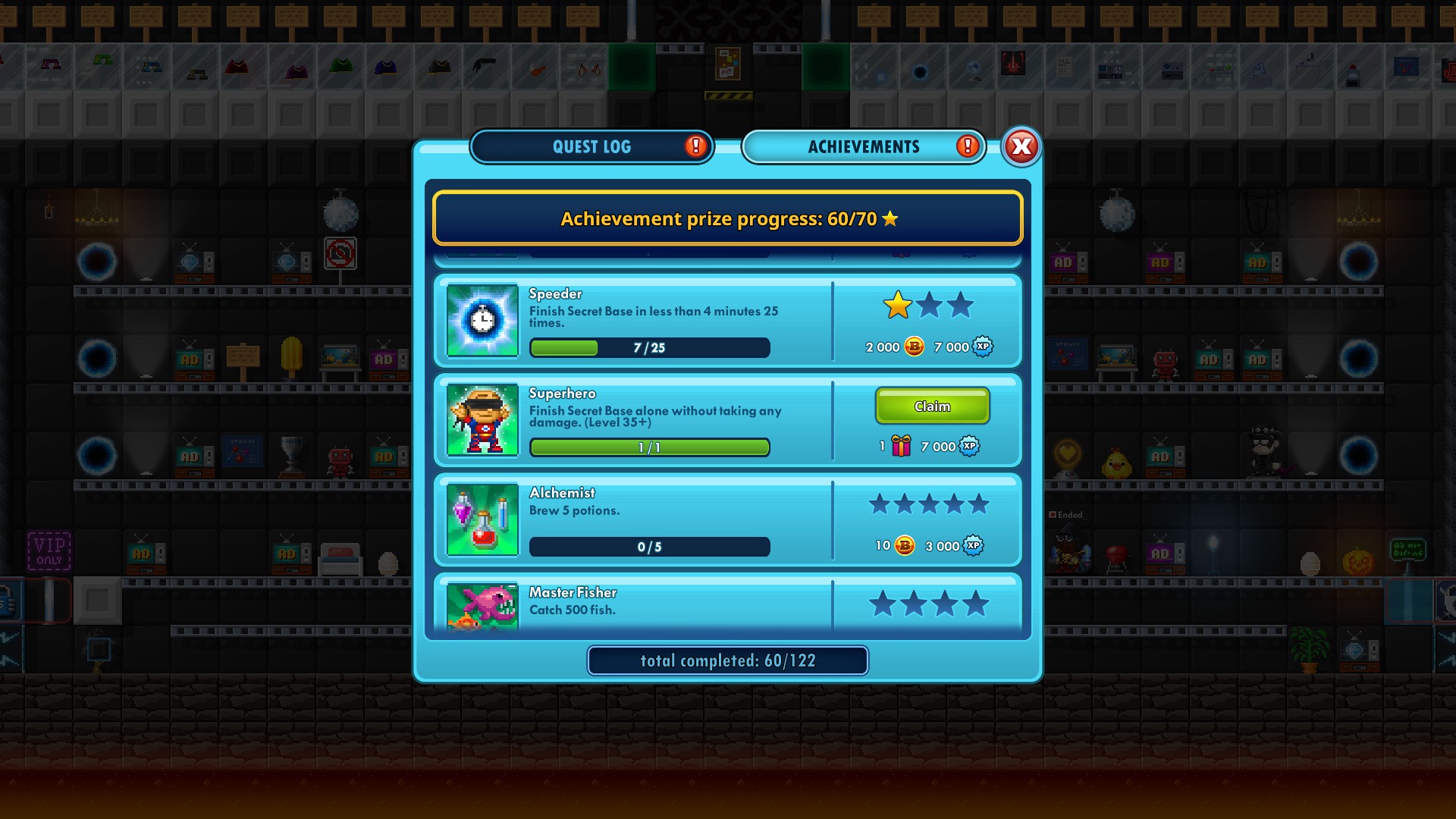This screenshot has width=1456, height=819.
Task: Click the Speeder 7/25 progress bar
Action: [x=649, y=347]
